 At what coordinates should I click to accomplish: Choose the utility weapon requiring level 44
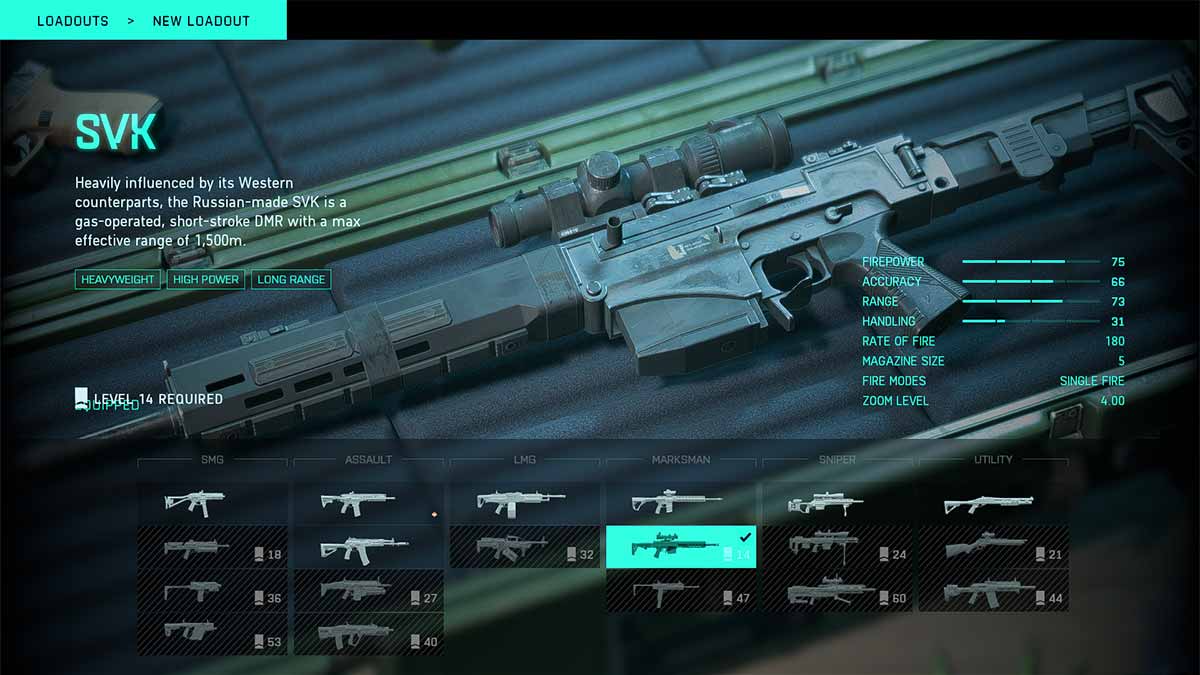[x=993, y=591]
